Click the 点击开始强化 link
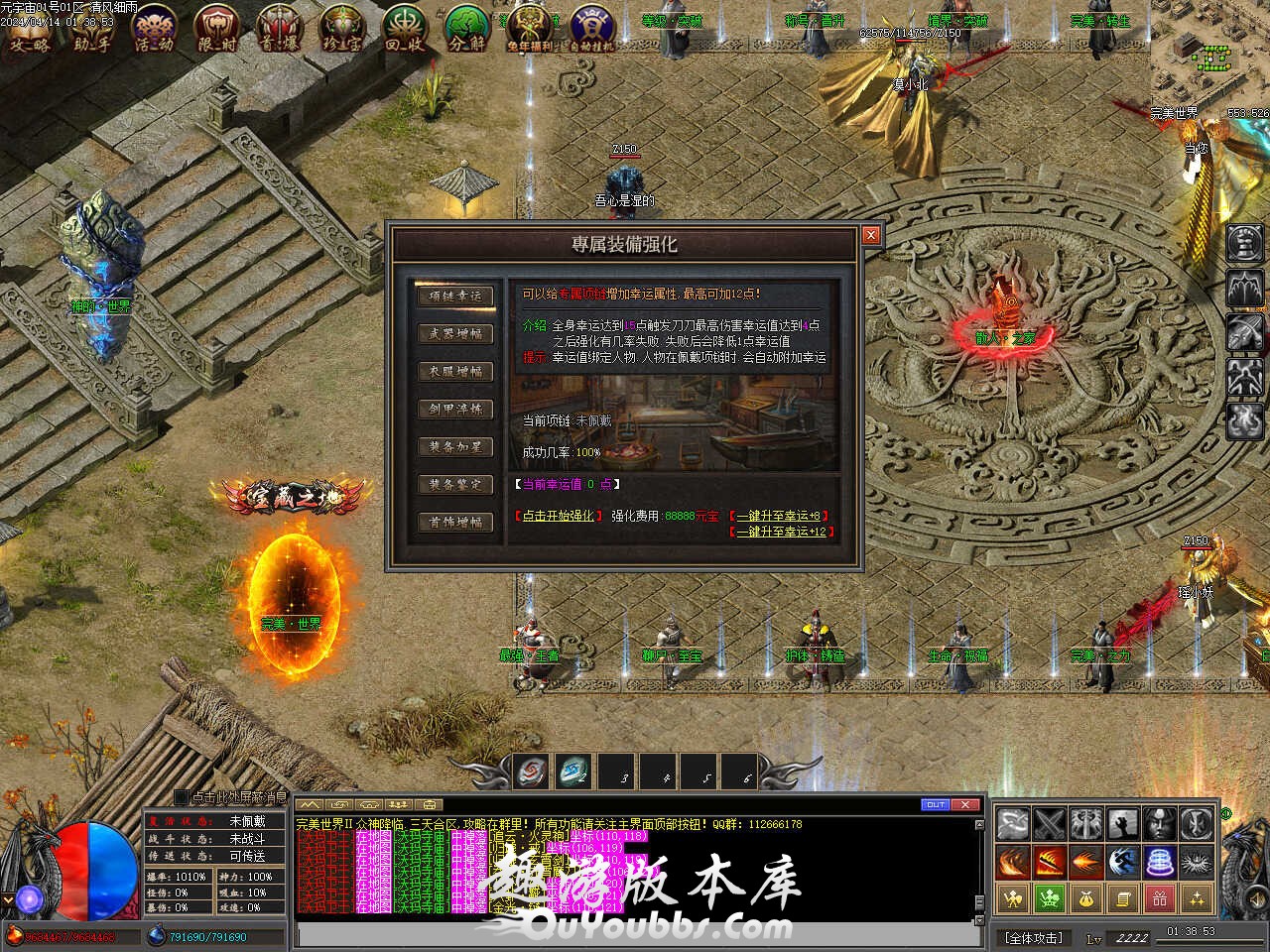The width and height of the screenshot is (1270, 952). 558,516
